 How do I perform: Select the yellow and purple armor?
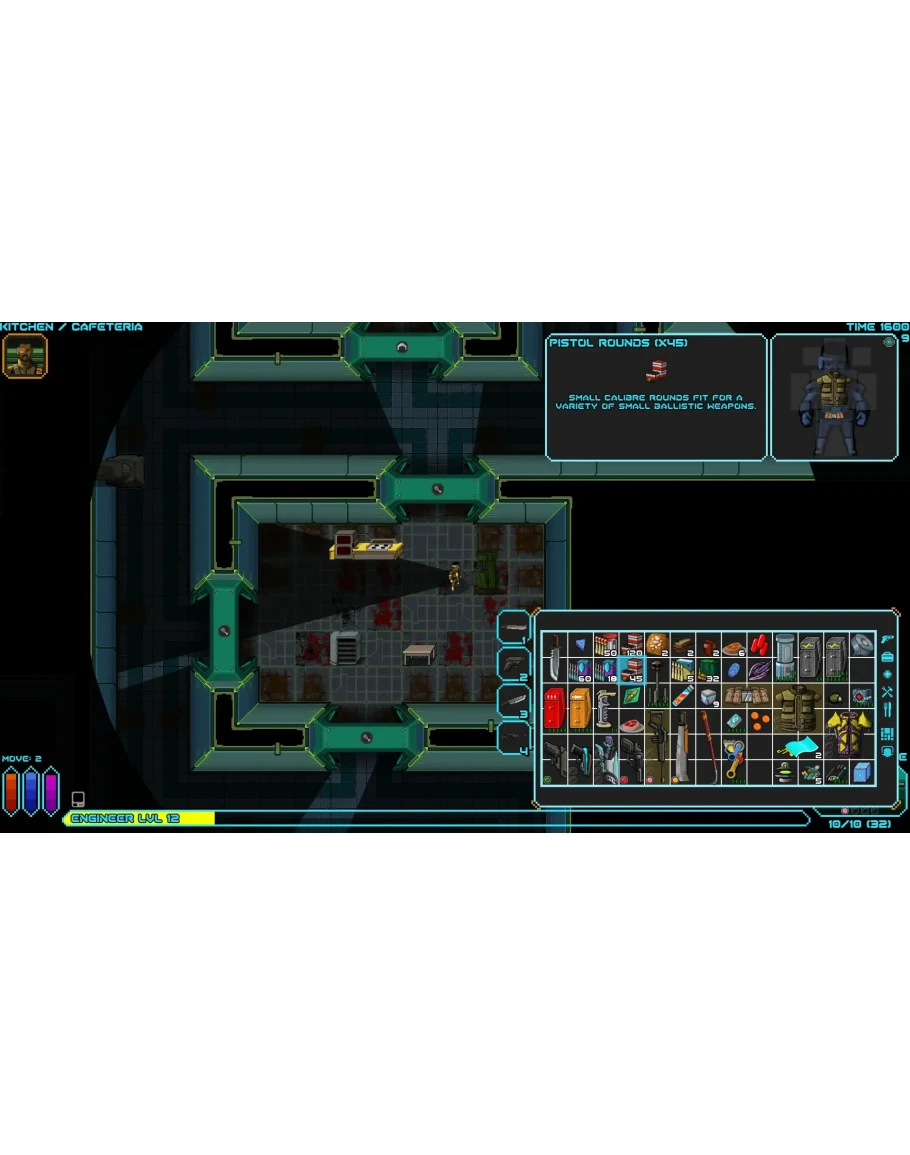tap(848, 733)
